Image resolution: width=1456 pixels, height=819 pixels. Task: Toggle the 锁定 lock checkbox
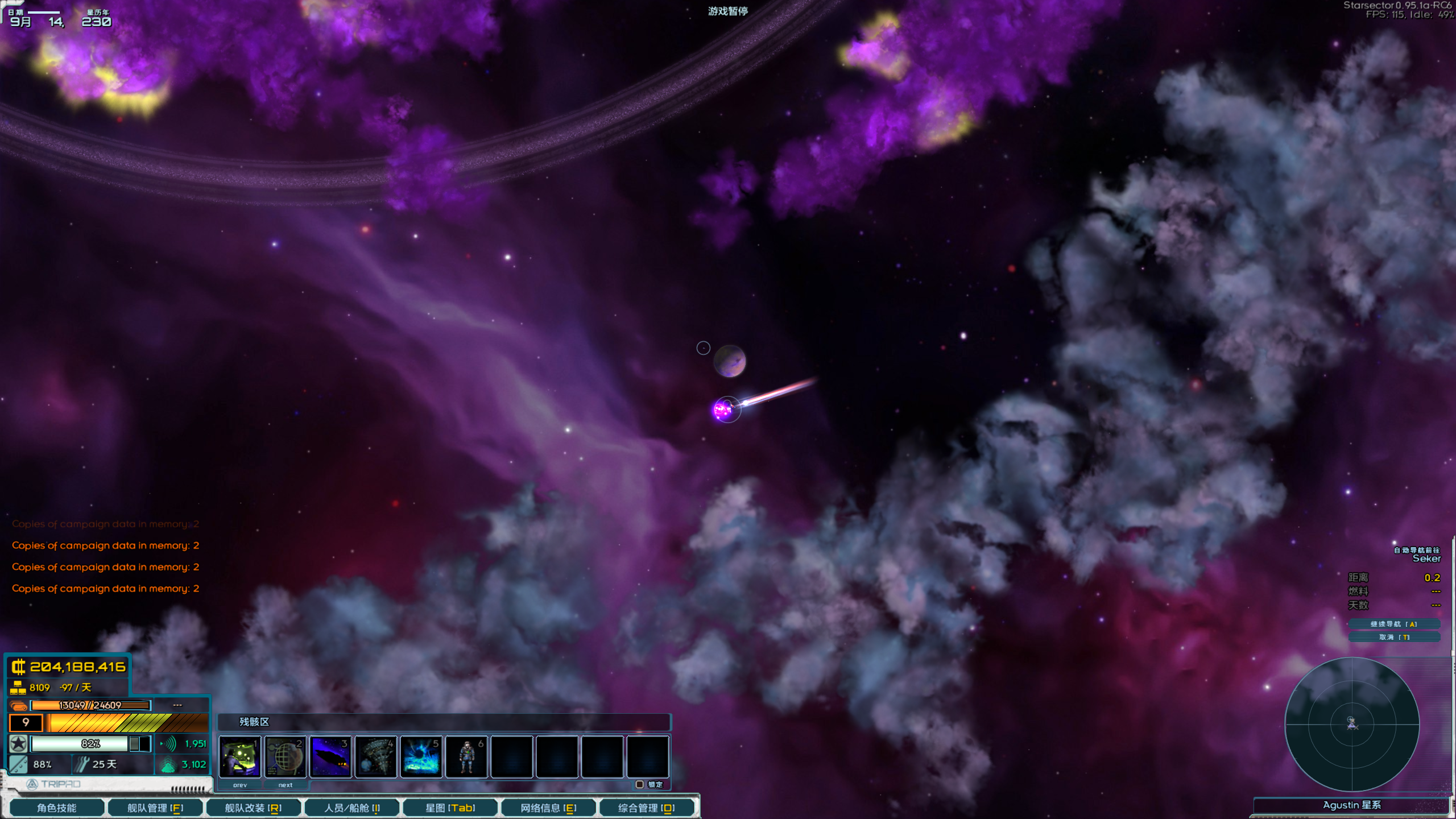(x=640, y=784)
